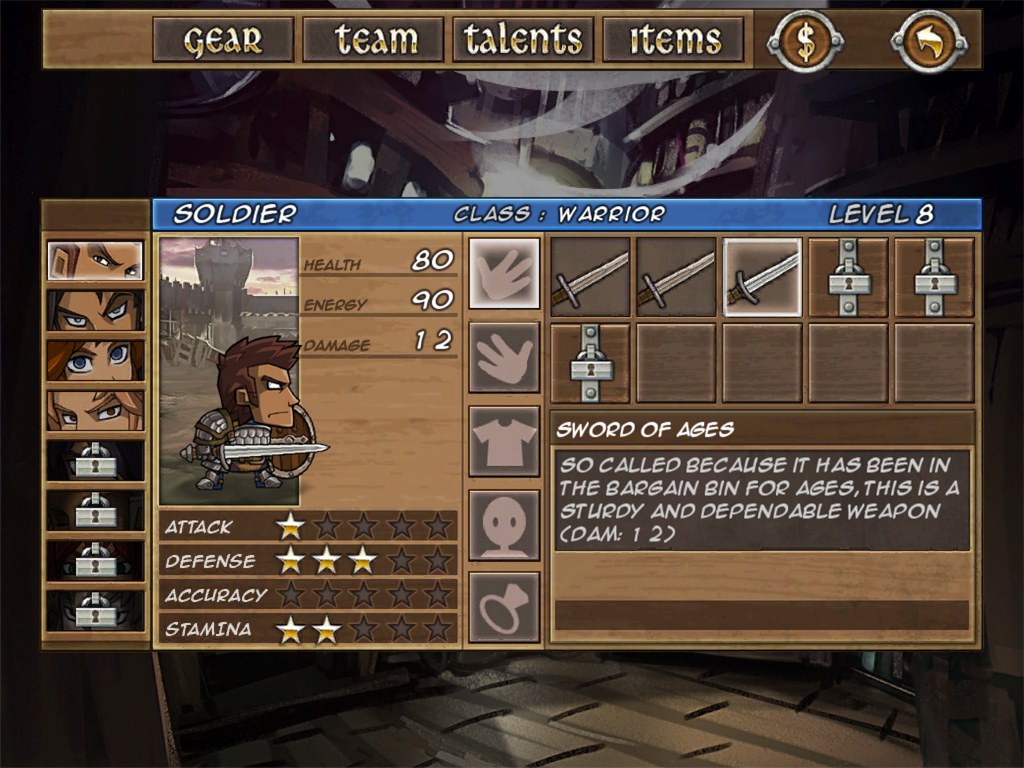
Task: Switch to the Team tab
Action: [x=373, y=40]
